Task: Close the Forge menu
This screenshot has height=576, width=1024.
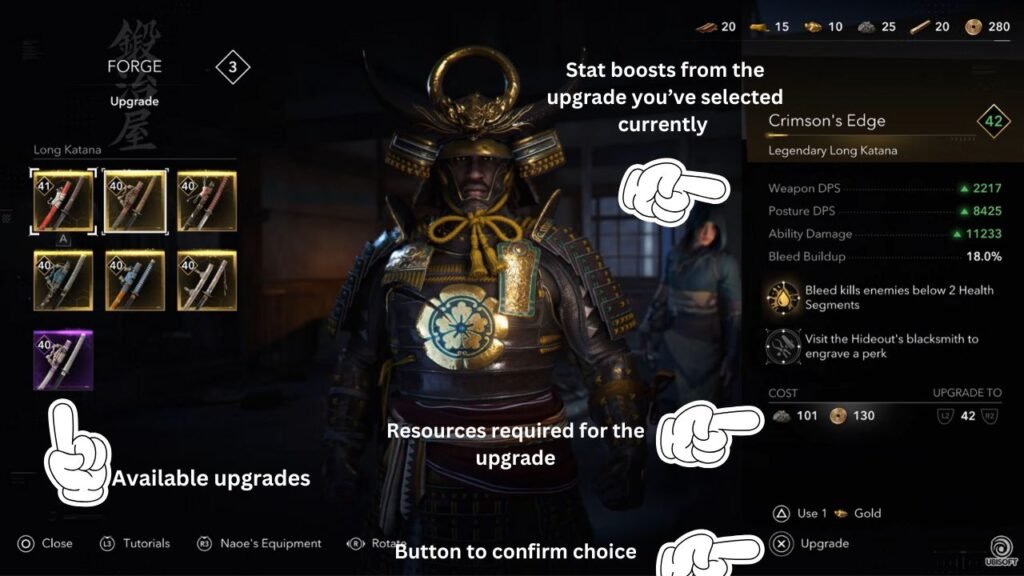Action: (x=45, y=543)
